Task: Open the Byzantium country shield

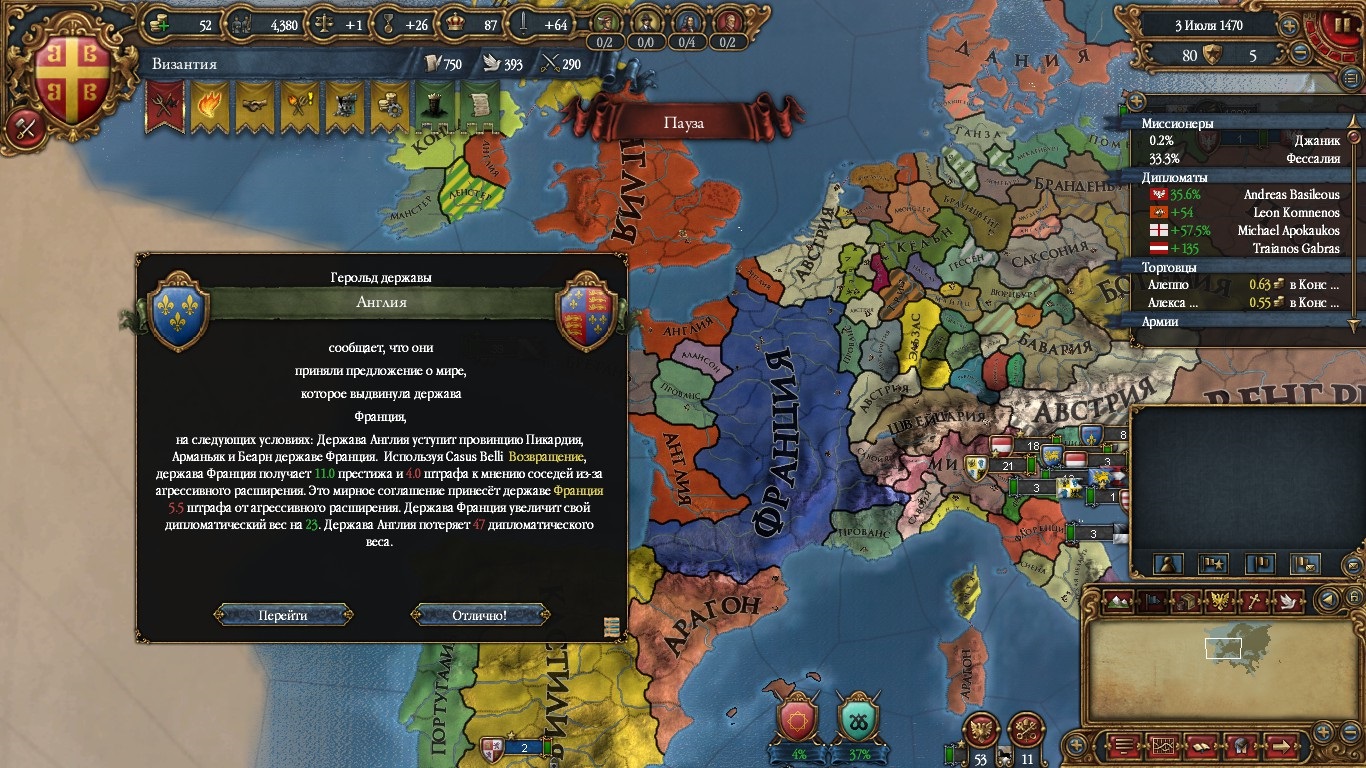Action: click(72, 80)
